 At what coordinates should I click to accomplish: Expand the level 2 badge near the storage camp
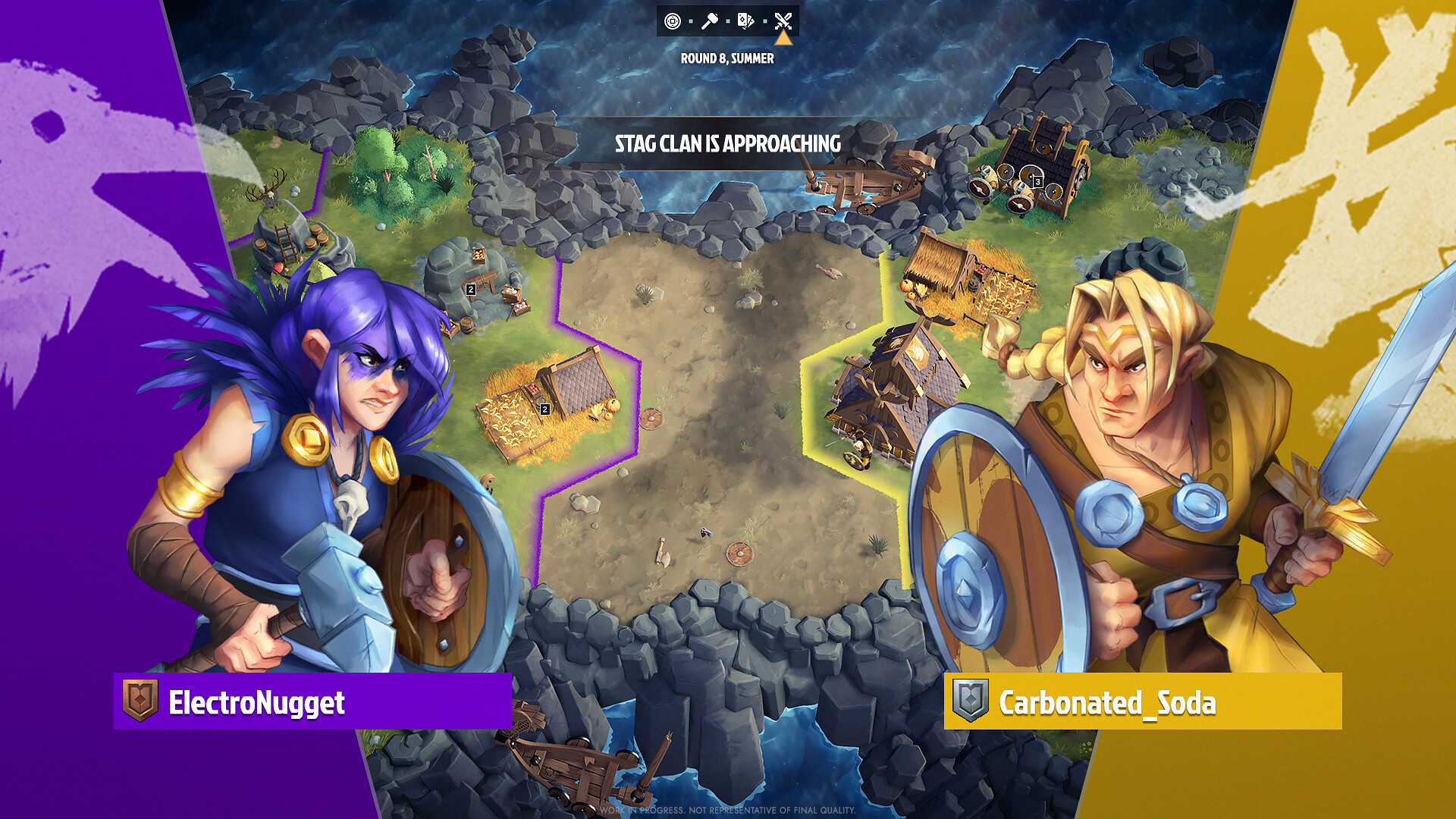(x=470, y=290)
